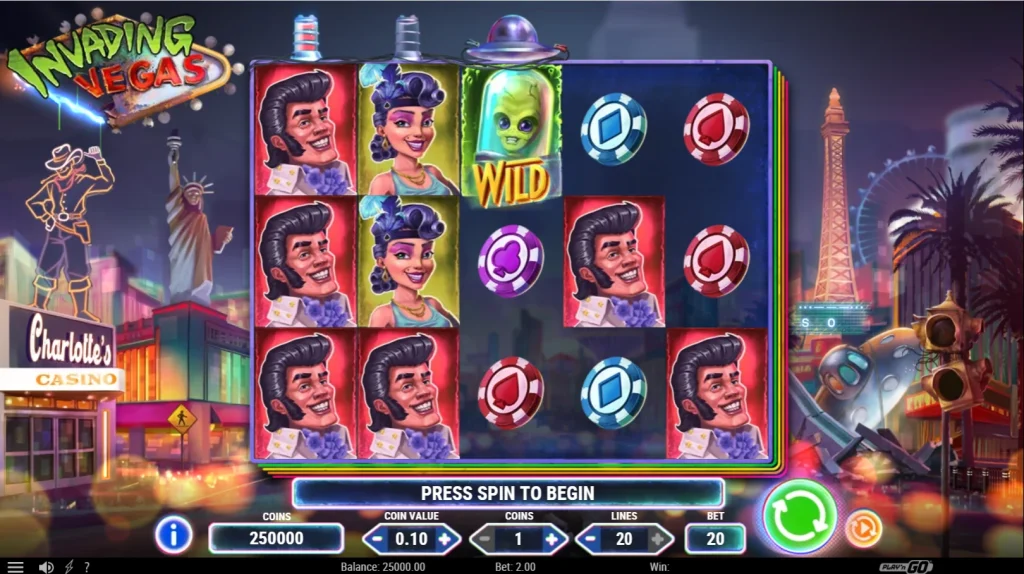Raise the number of coins
The height and width of the screenshot is (574, 1024).
(x=553, y=539)
